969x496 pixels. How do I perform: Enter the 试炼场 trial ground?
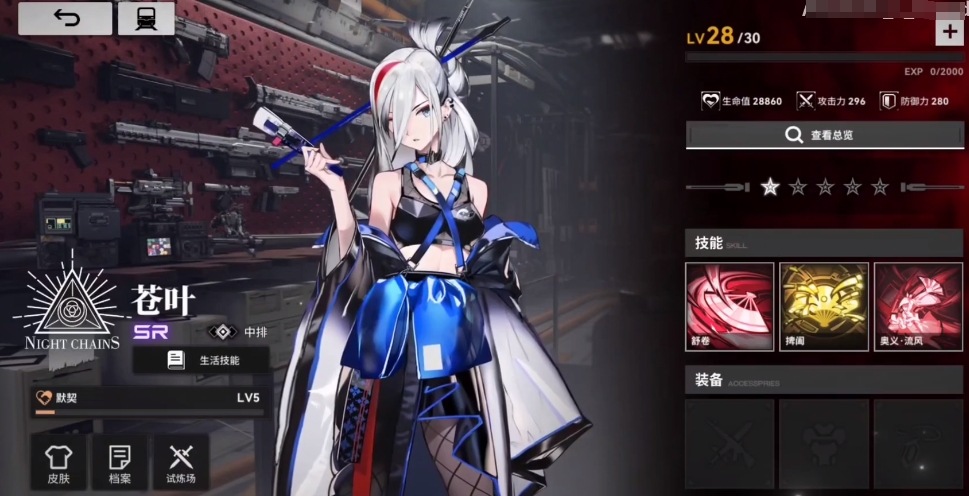pos(180,463)
